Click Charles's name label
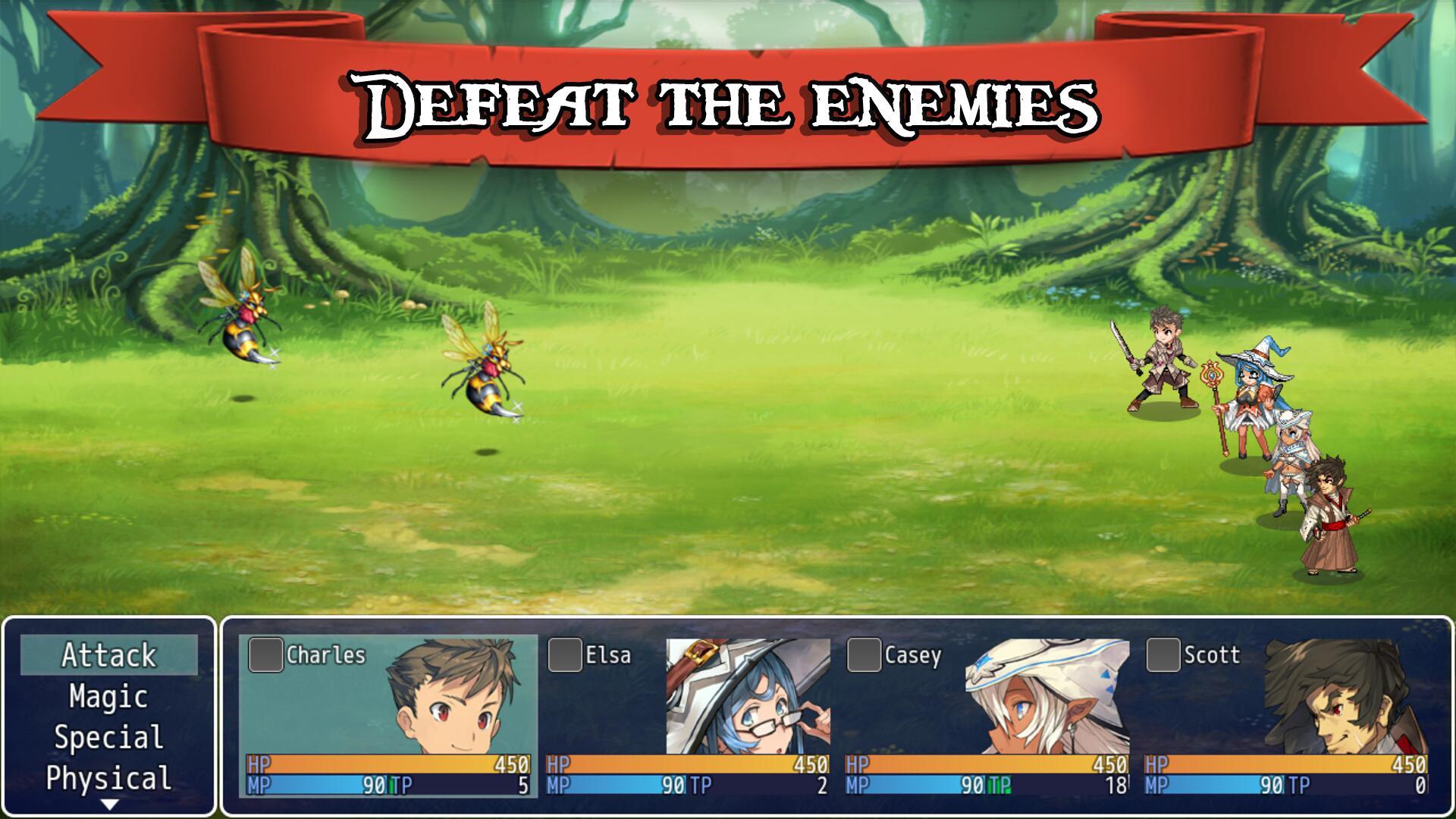 [326, 657]
